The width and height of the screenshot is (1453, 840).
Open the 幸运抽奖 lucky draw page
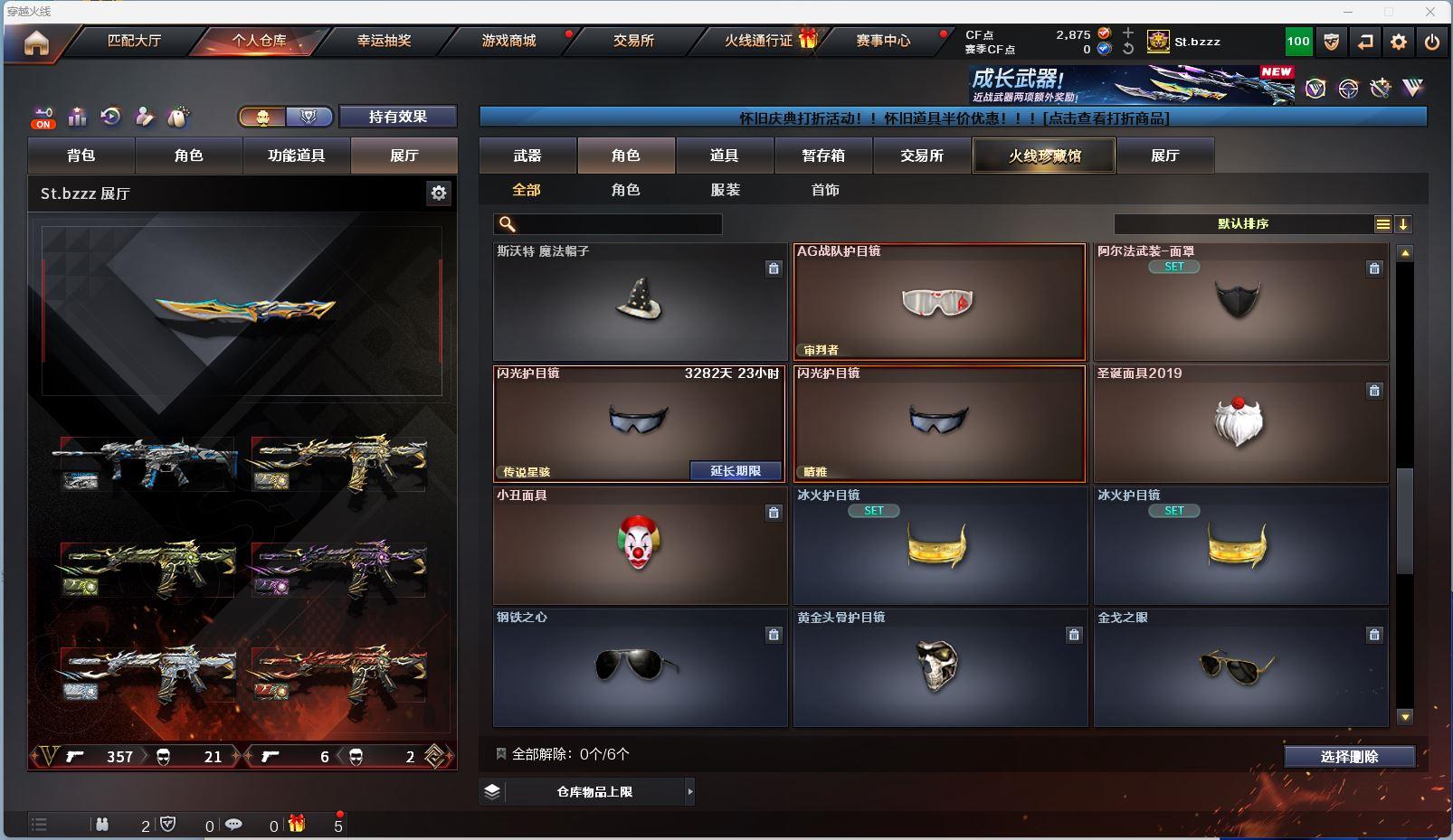[384, 41]
